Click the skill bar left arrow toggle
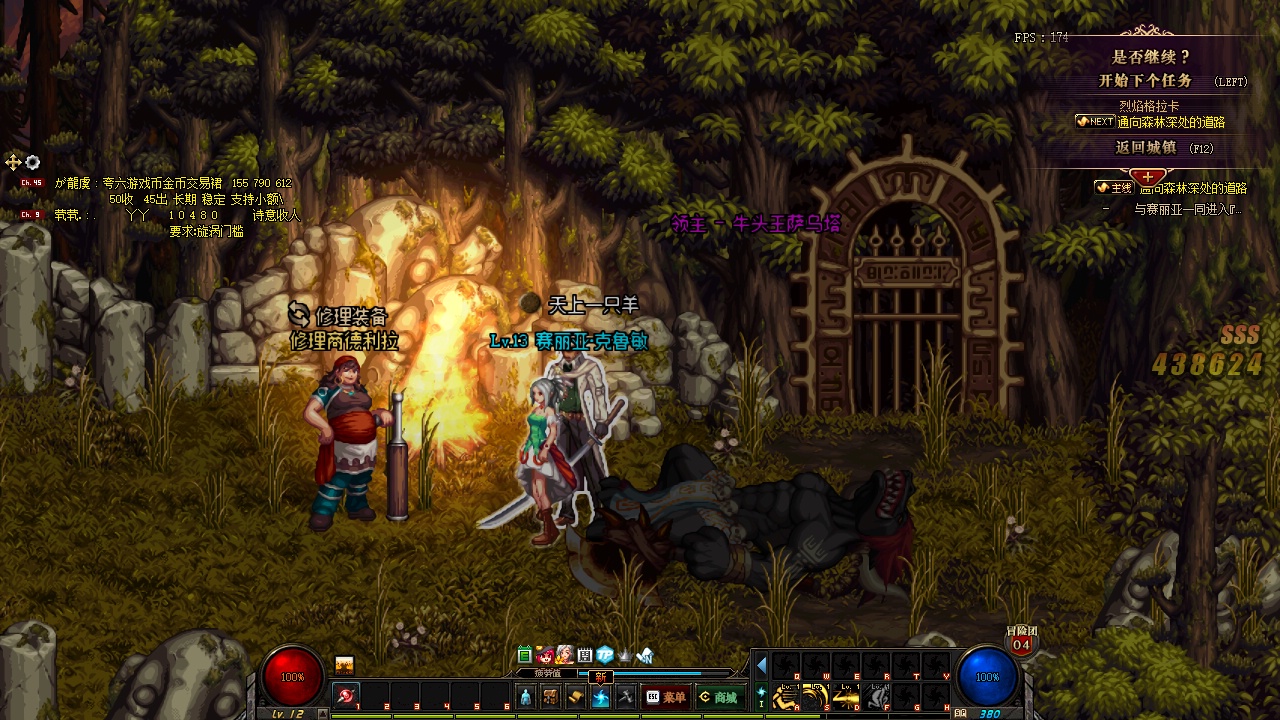This screenshot has width=1280, height=720. (761, 665)
